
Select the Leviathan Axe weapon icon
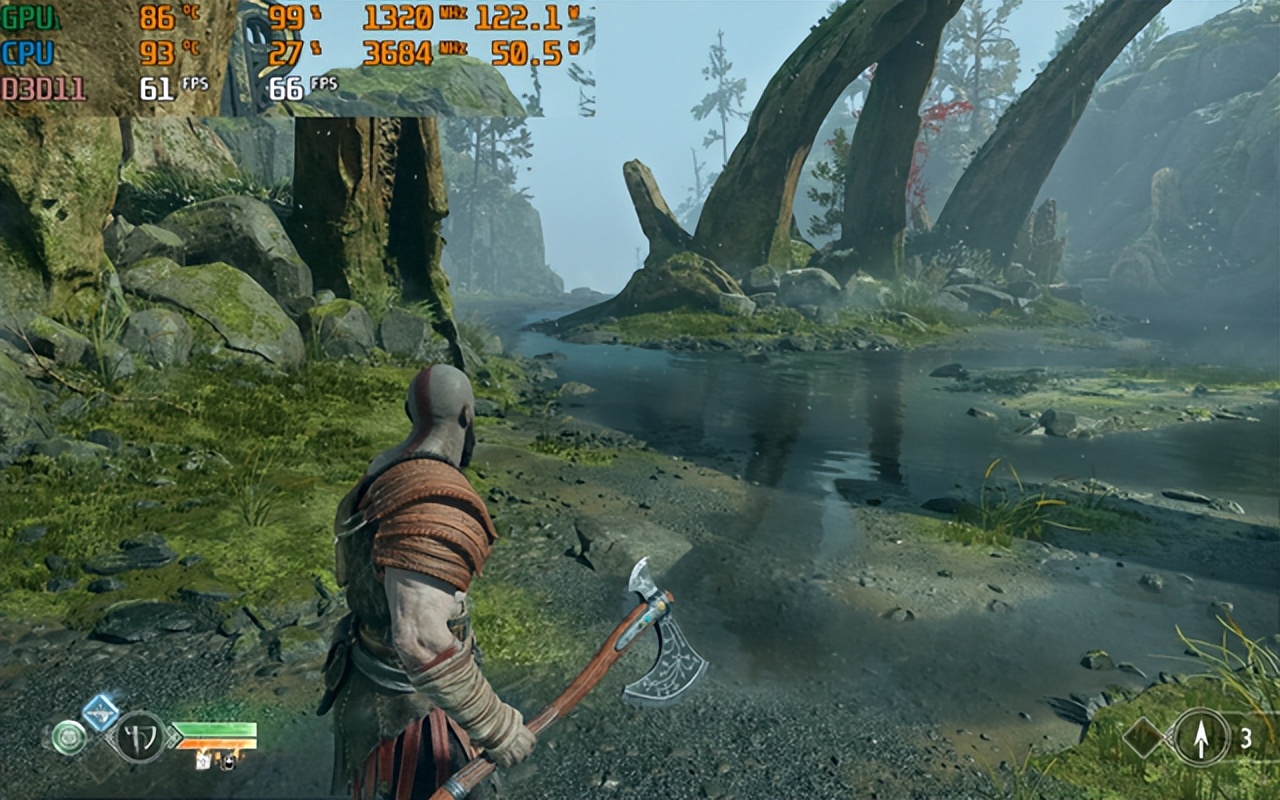click(140, 736)
